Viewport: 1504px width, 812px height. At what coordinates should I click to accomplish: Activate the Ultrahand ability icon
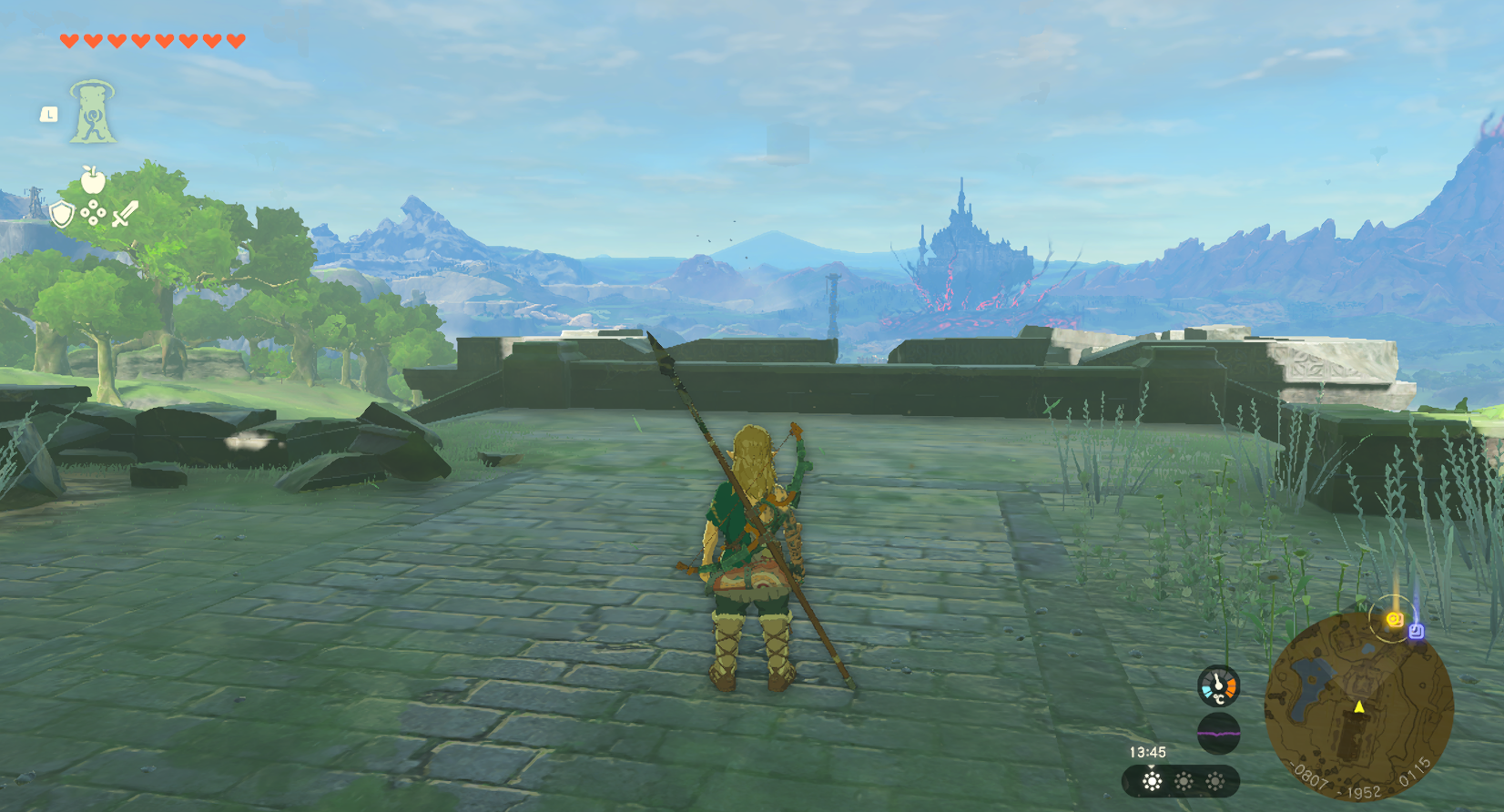pos(92,112)
